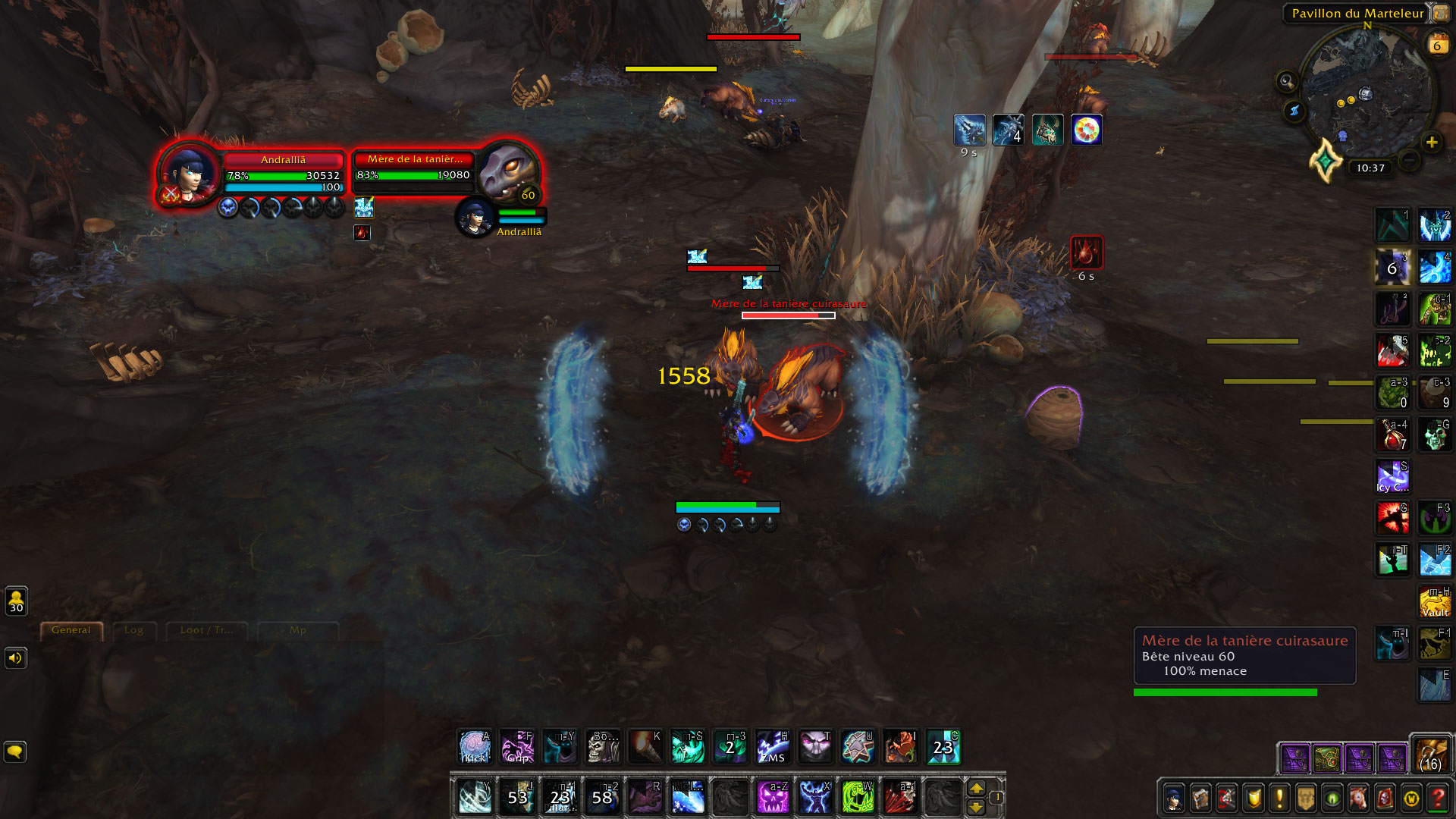Select the Loot / Tr... chat tab
This screenshot has width=1456, height=819.
pyautogui.click(x=206, y=629)
